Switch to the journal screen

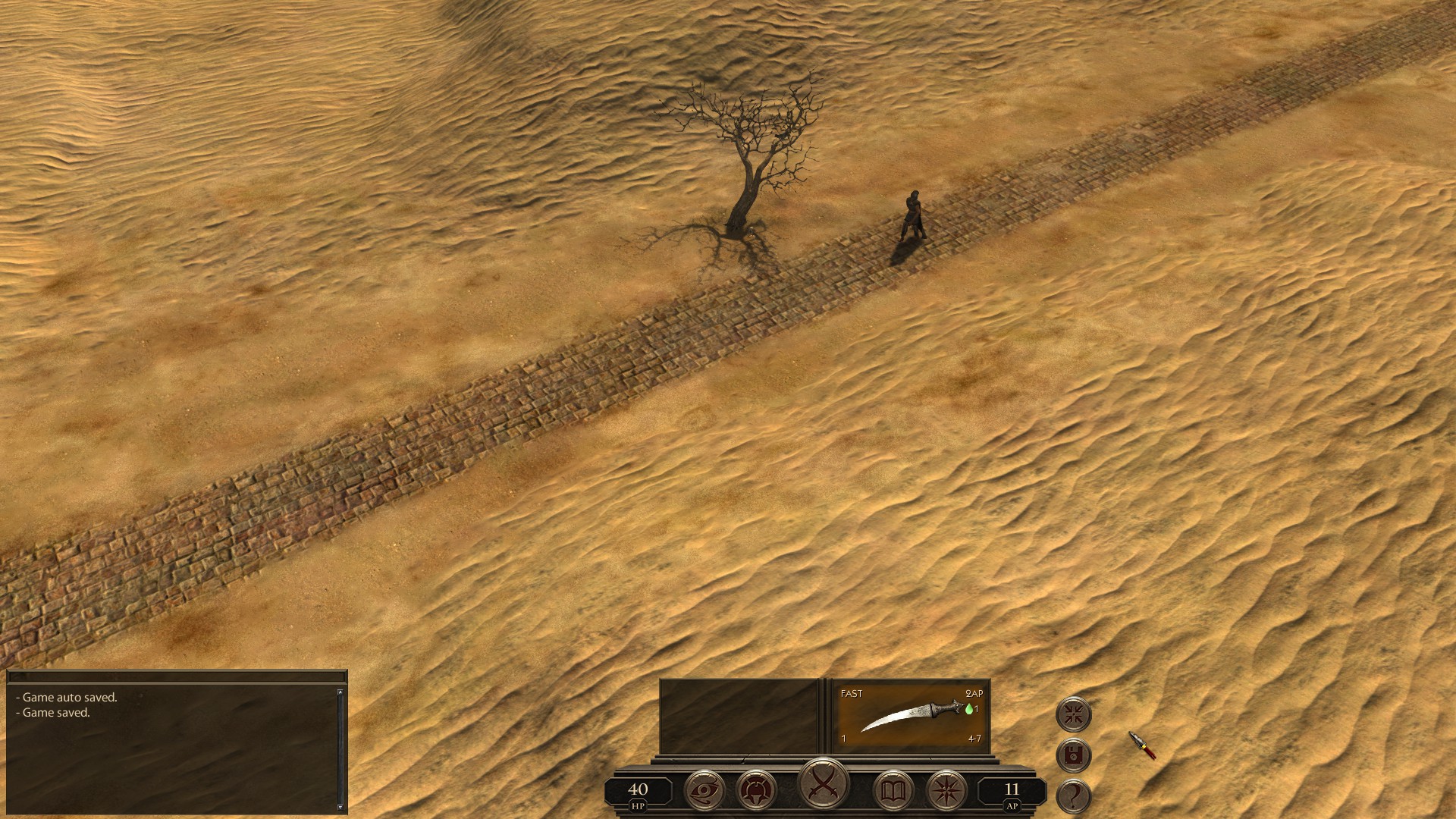click(893, 789)
